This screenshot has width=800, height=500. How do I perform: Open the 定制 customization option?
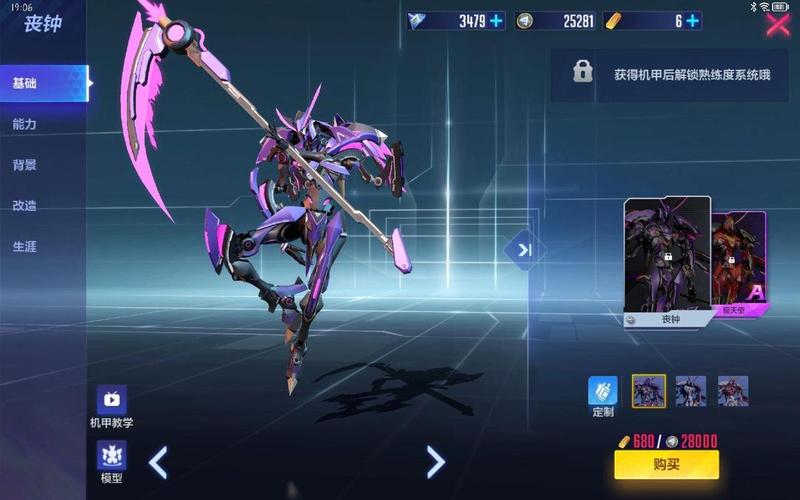coord(603,393)
